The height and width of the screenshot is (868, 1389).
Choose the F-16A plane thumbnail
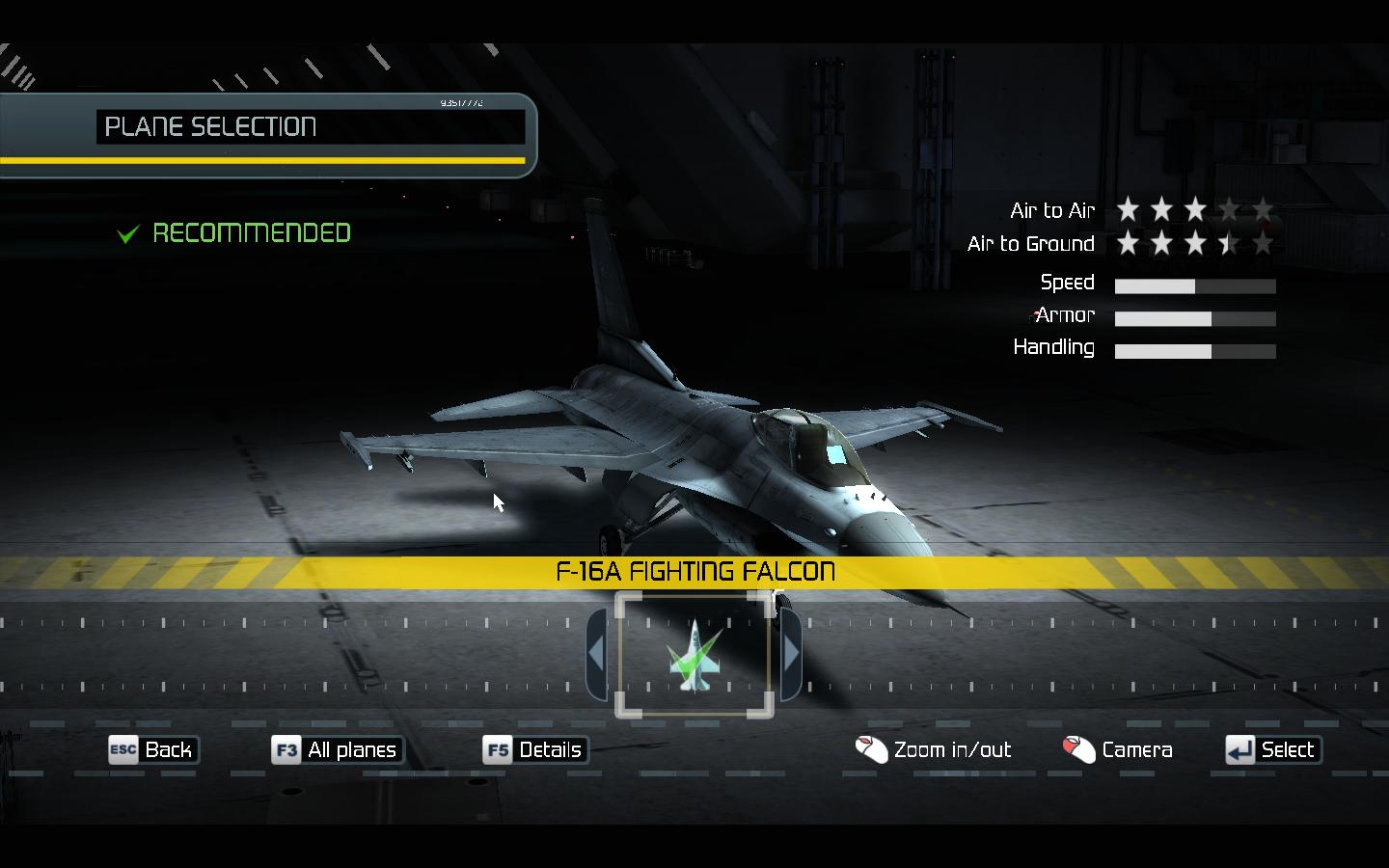694,656
